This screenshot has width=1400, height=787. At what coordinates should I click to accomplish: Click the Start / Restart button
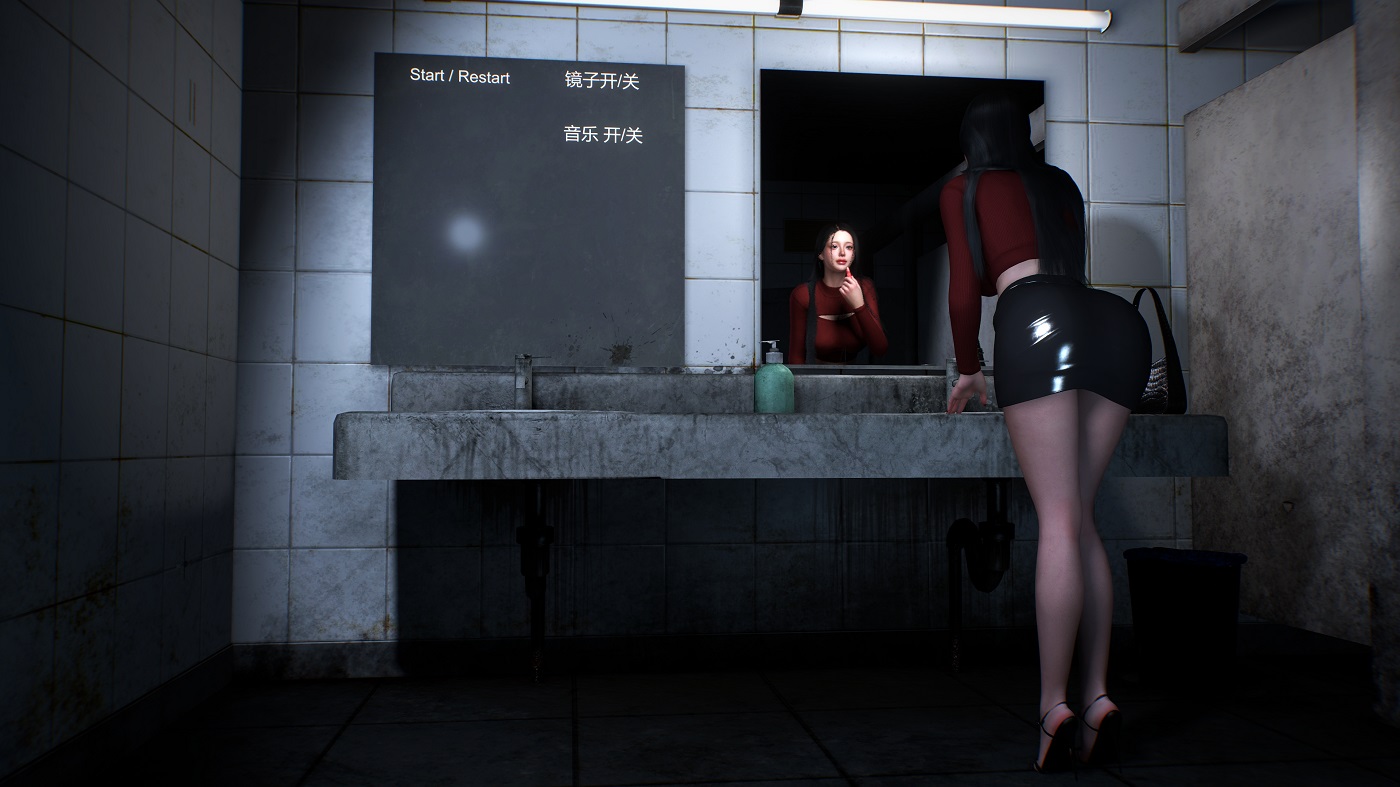point(460,77)
